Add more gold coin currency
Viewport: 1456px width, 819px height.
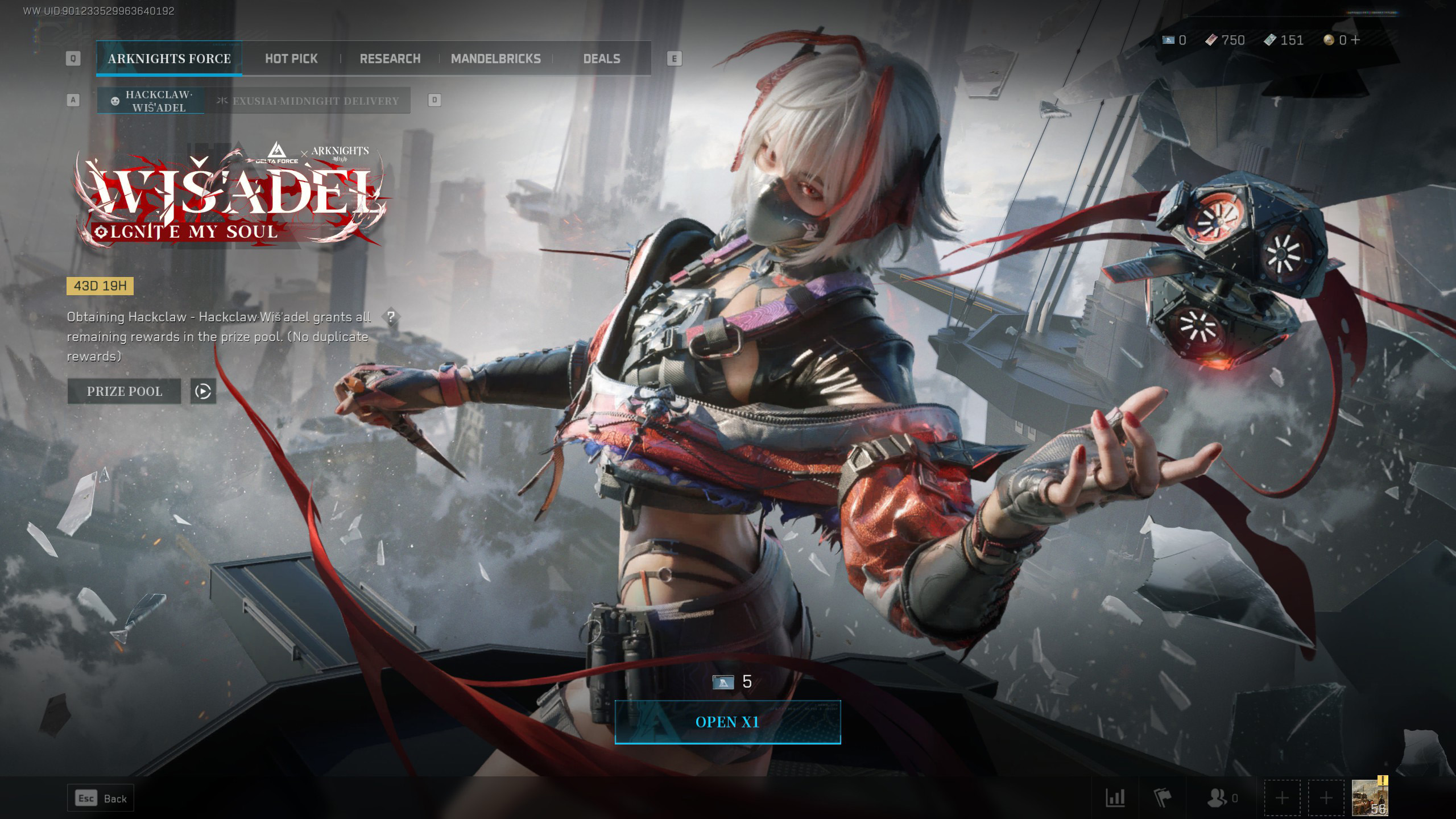(1356, 40)
